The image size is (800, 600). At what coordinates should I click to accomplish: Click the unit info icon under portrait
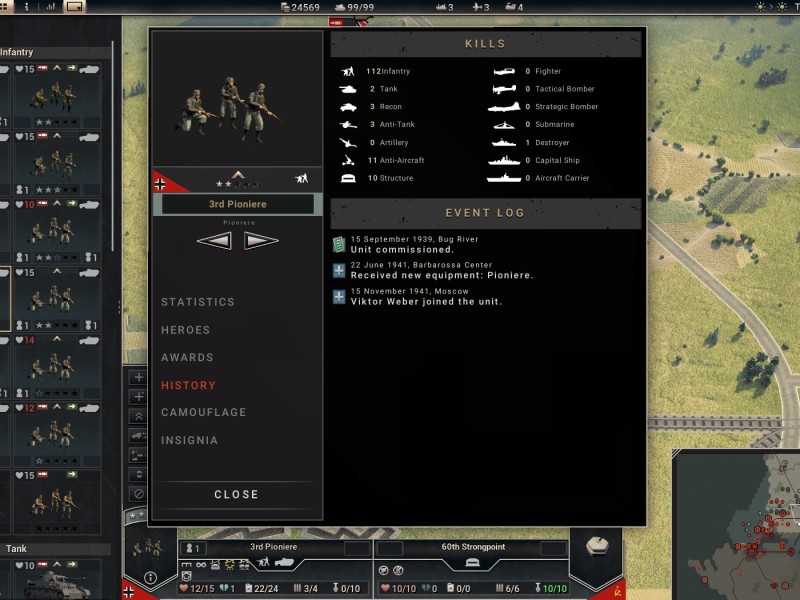150,577
